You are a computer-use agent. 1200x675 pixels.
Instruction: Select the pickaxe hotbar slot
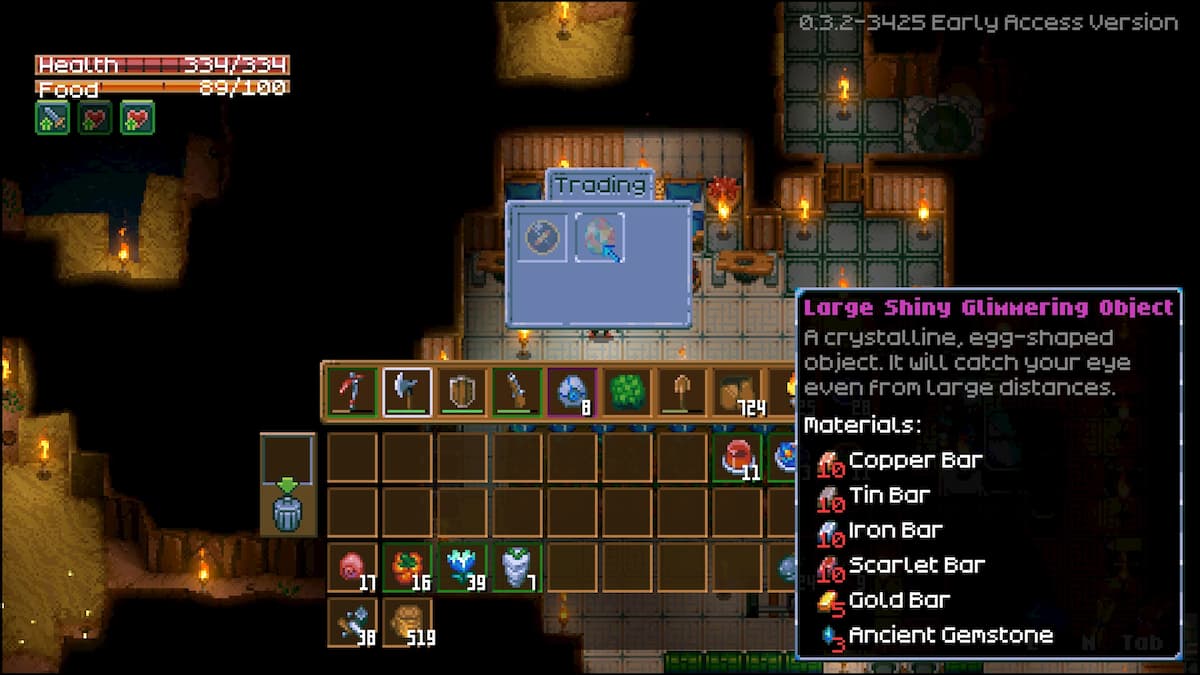click(352, 392)
